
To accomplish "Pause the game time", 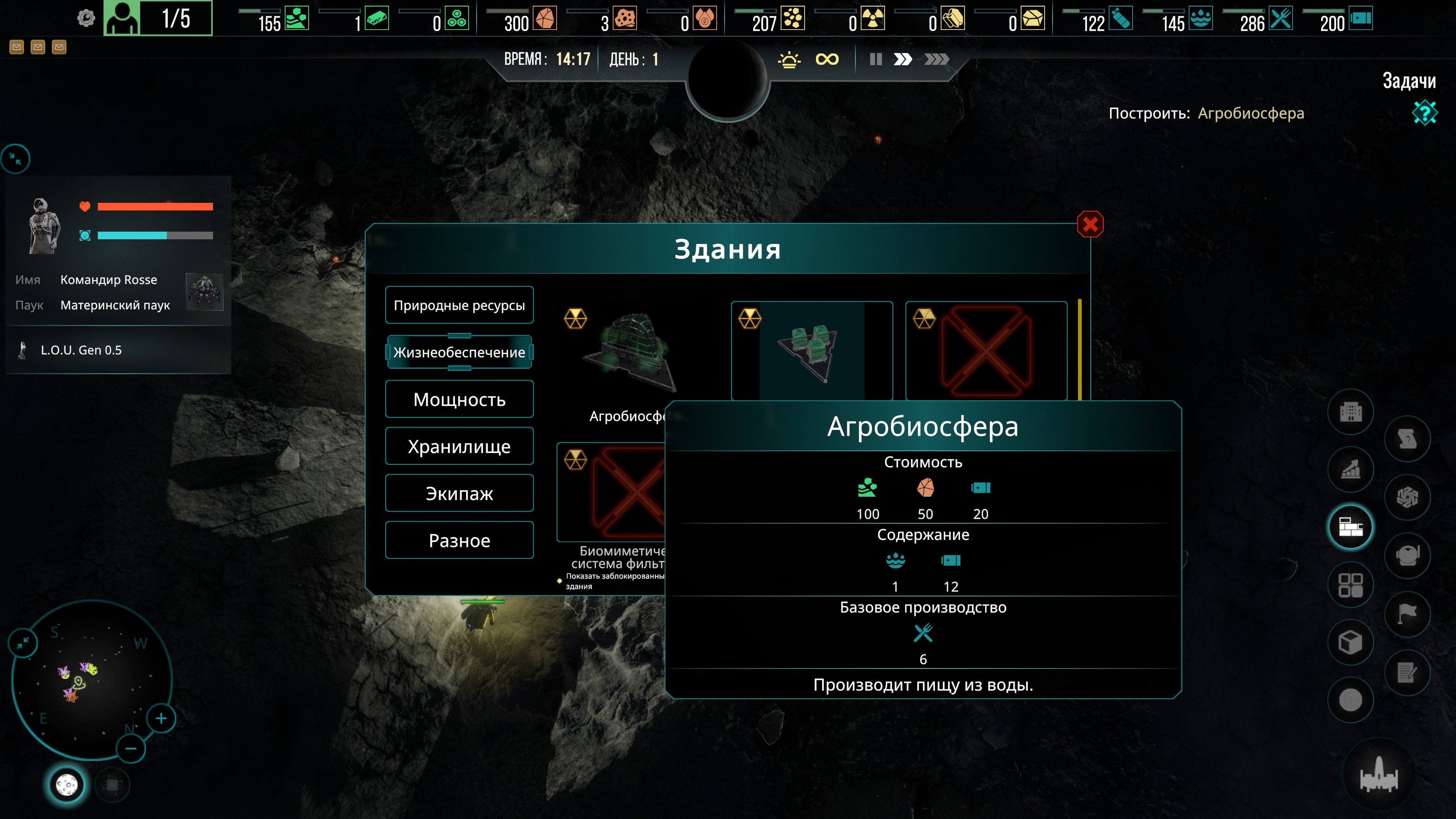I will [875, 60].
